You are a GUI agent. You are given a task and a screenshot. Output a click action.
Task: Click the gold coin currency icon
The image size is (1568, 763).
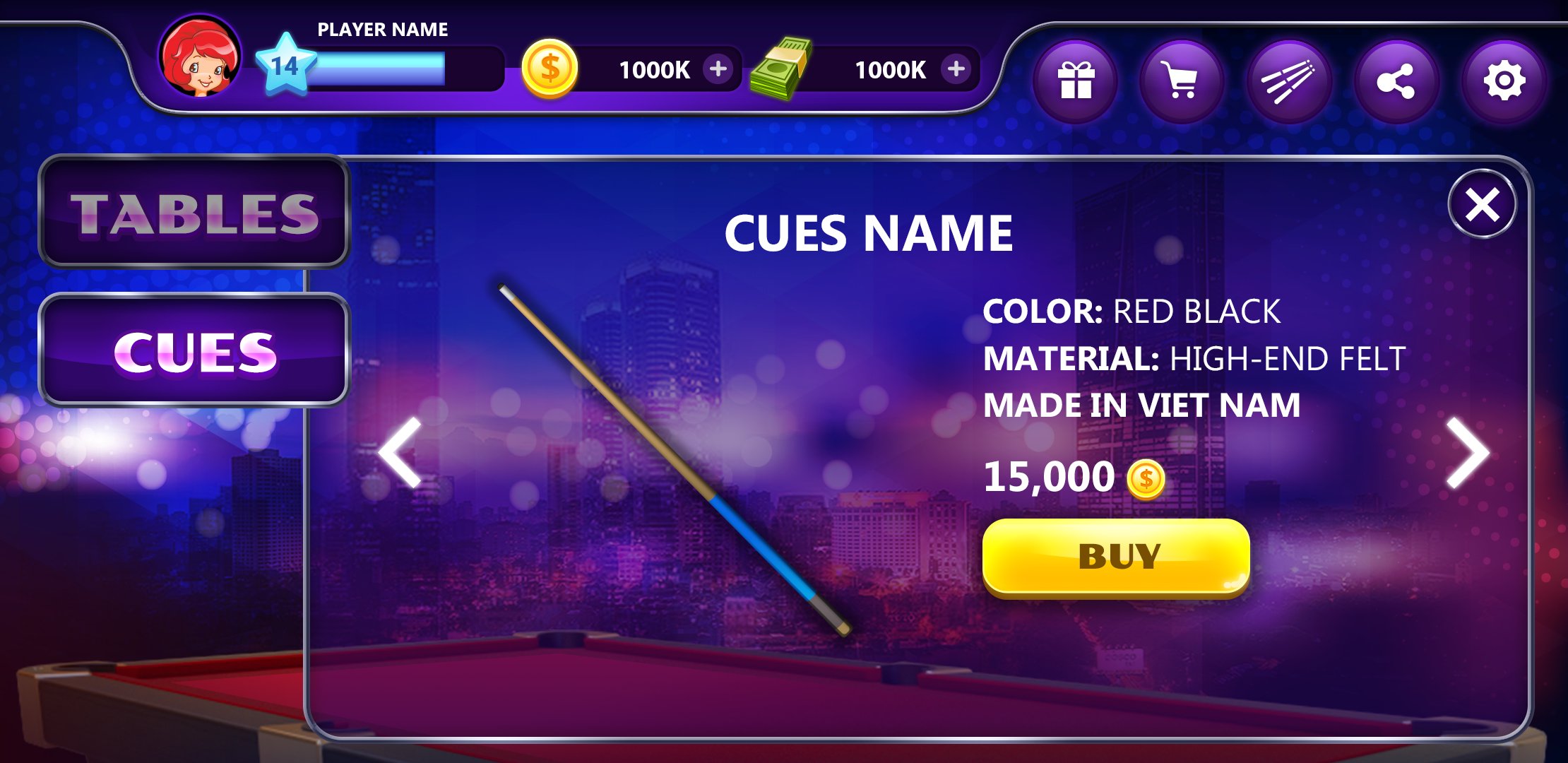pos(552,69)
